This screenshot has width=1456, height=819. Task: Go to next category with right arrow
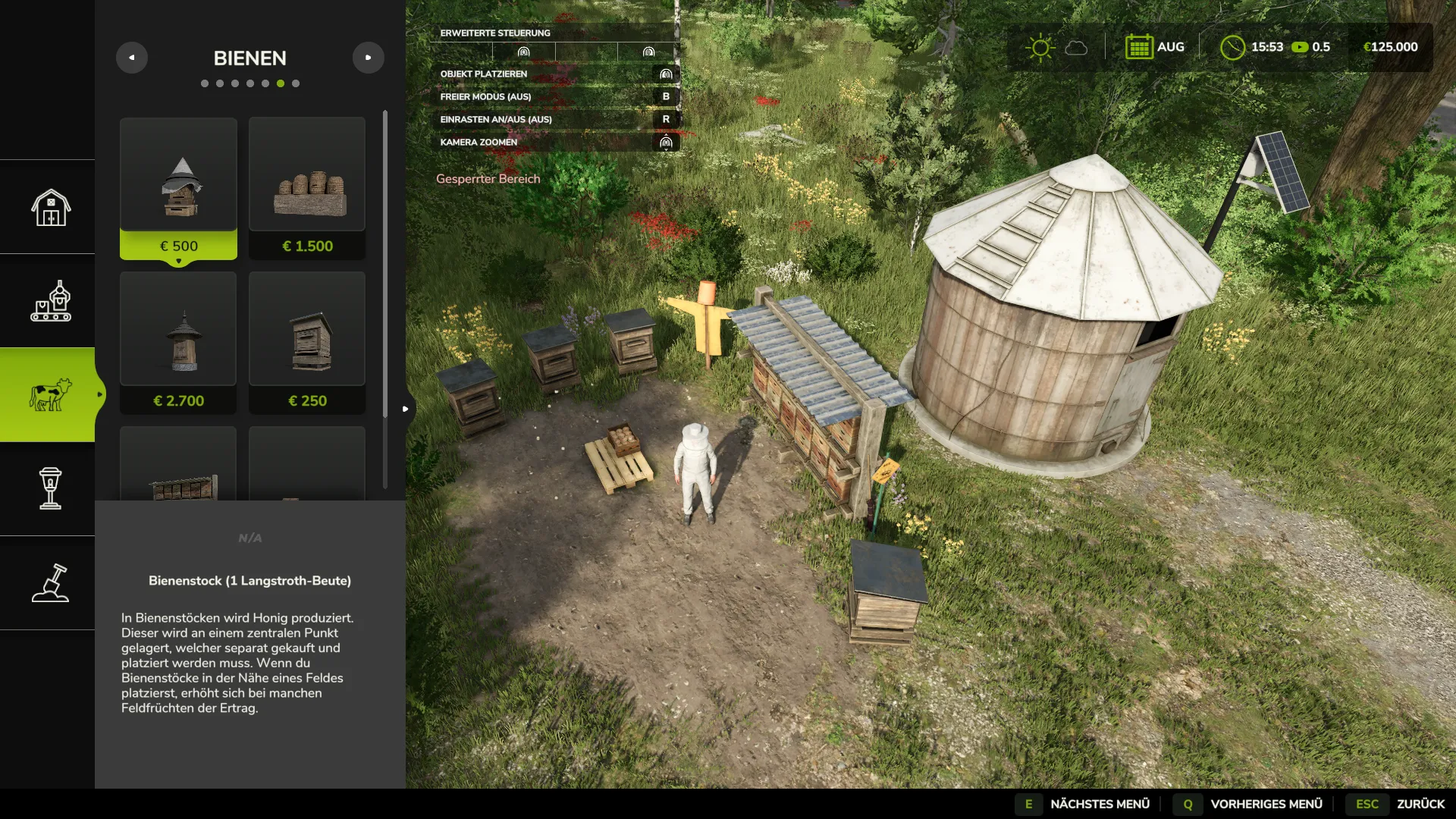click(369, 58)
